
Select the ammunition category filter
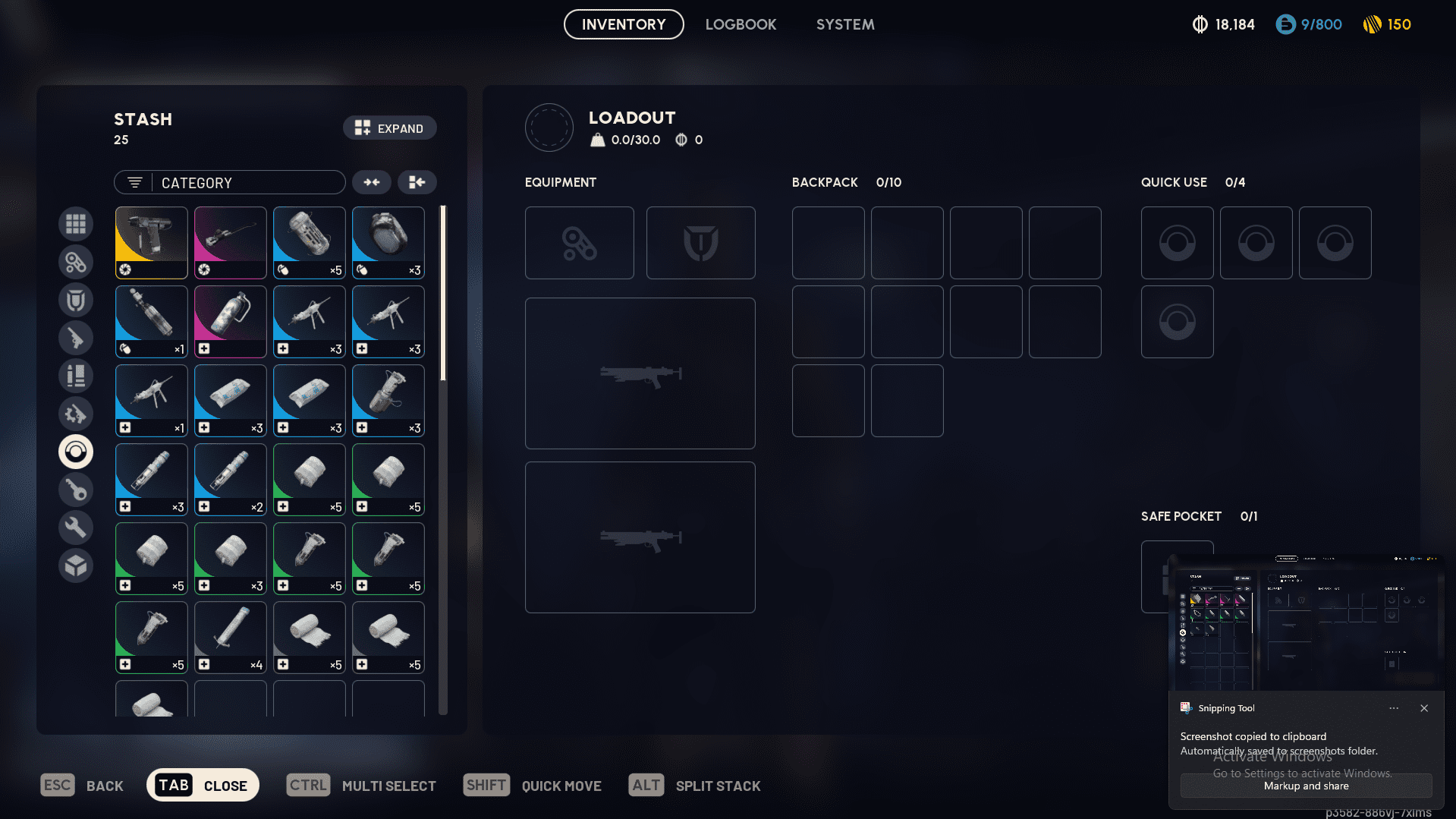pyautogui.click(x=76, y=376)
